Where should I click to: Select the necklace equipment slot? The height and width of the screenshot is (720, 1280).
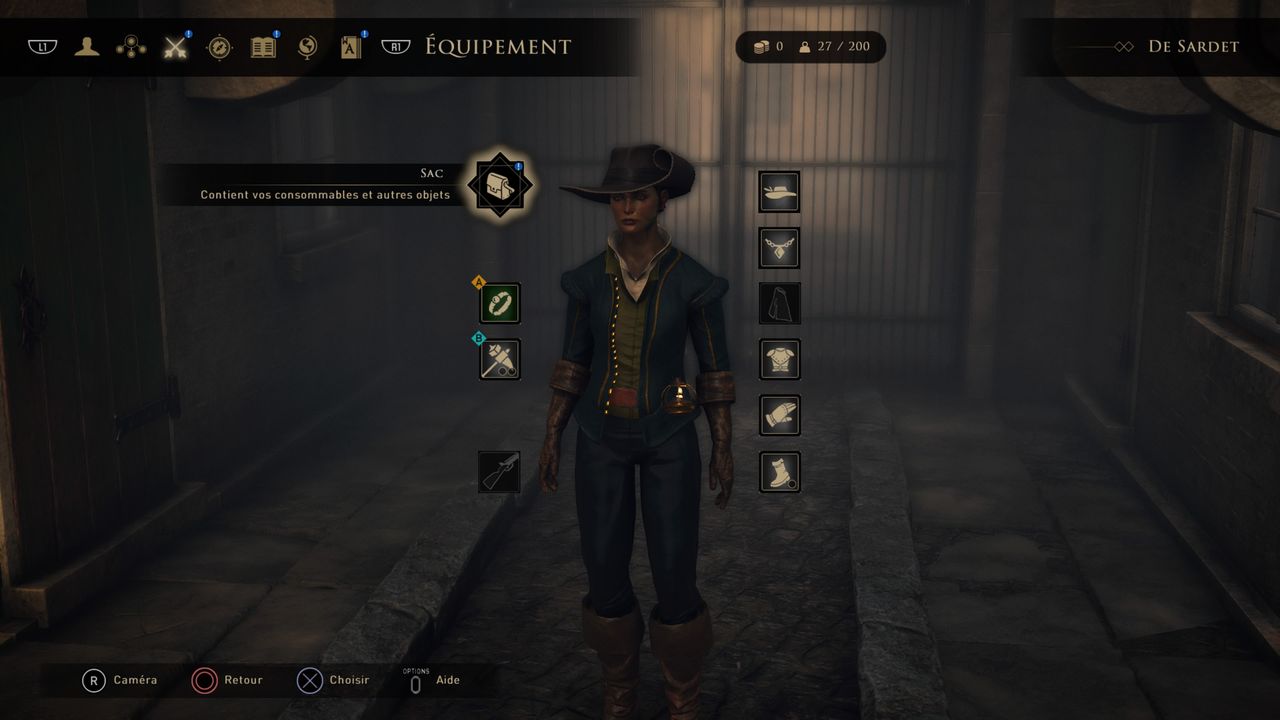[x=779, y=248]
